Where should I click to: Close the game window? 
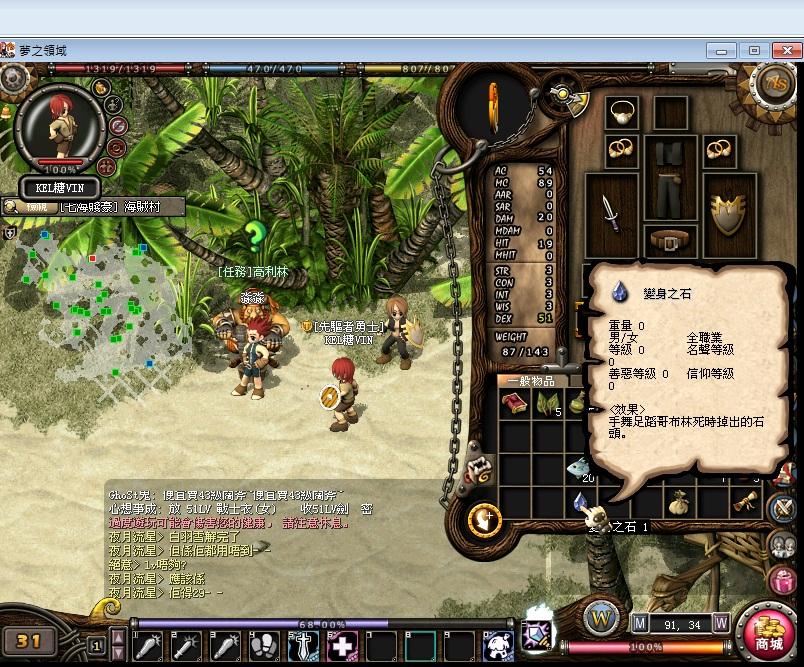[x=782, y=50]
